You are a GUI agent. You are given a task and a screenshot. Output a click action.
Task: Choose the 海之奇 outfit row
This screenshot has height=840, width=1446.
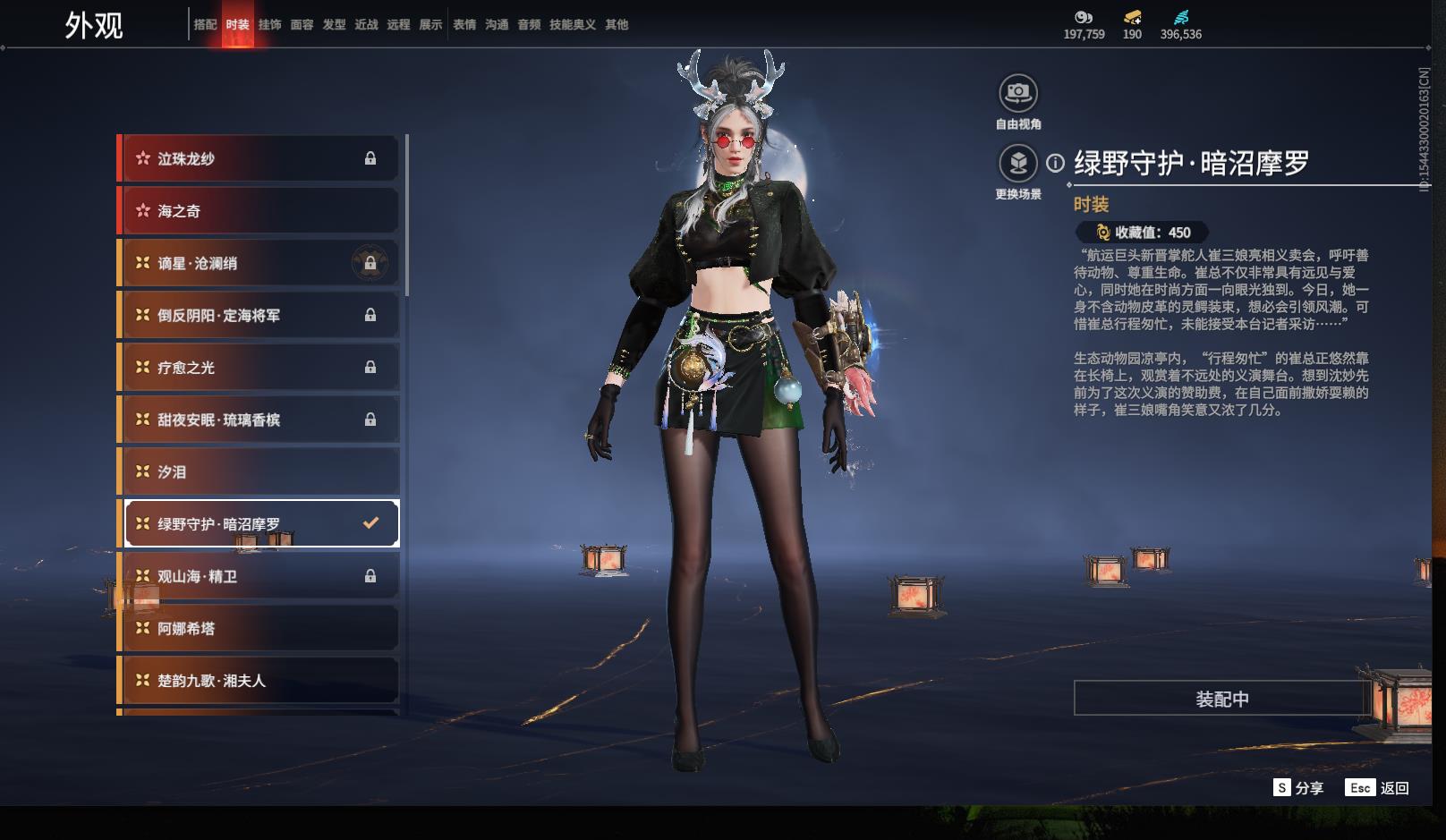259,211
